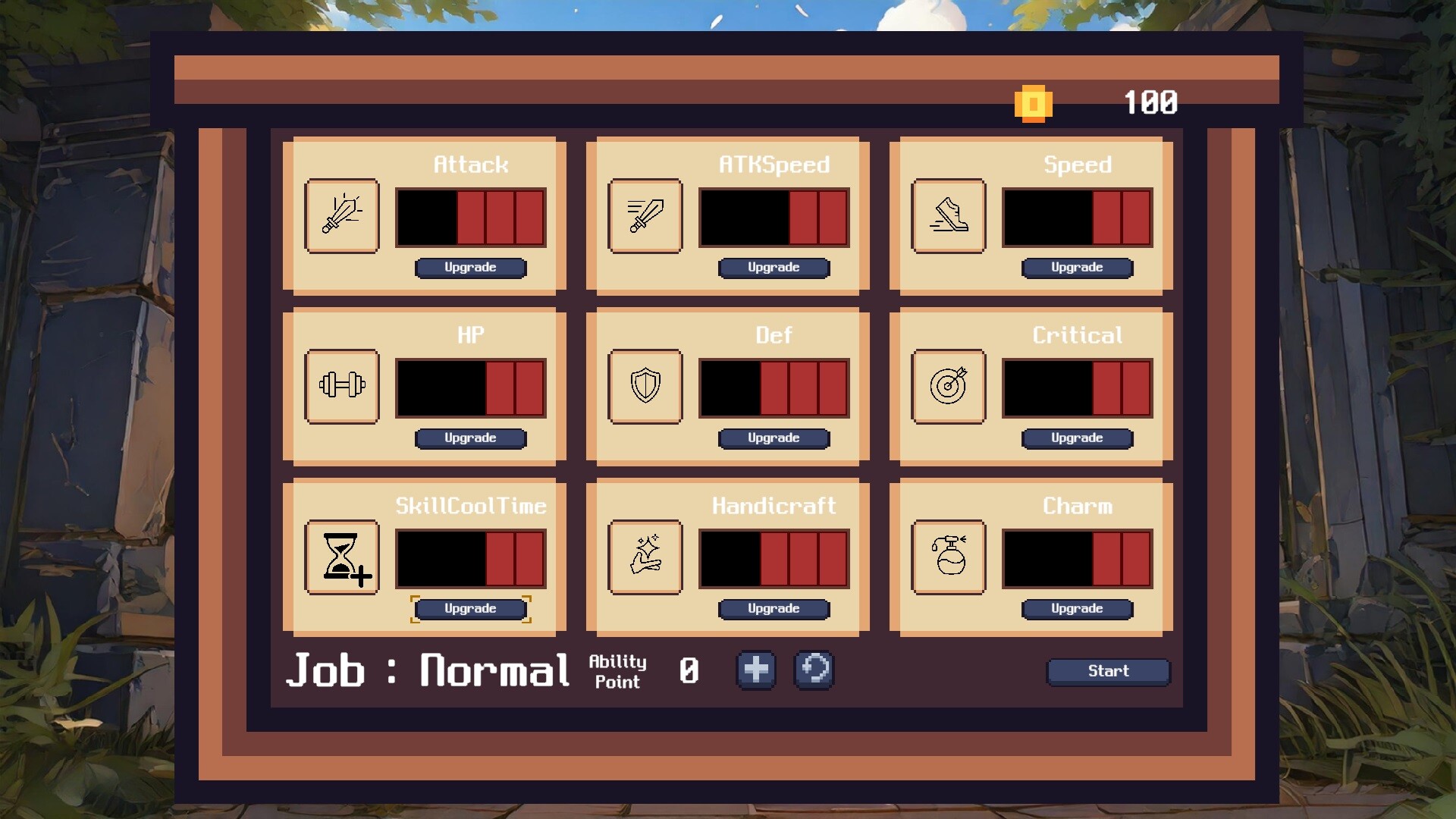Upgrade the HP stat

[x=470, y=438]
